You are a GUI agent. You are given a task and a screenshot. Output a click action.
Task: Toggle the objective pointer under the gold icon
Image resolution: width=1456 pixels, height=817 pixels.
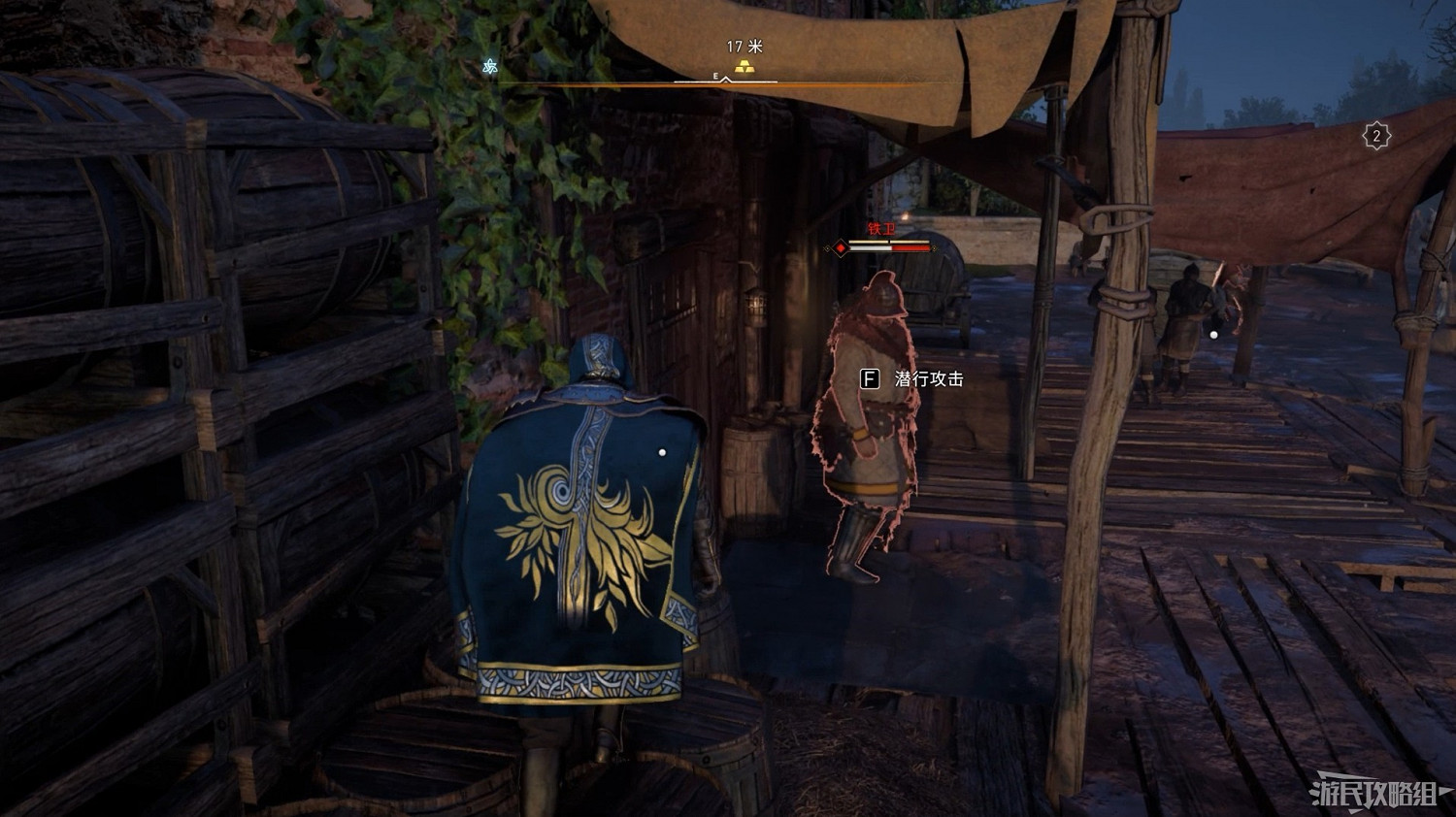(726, 81)
